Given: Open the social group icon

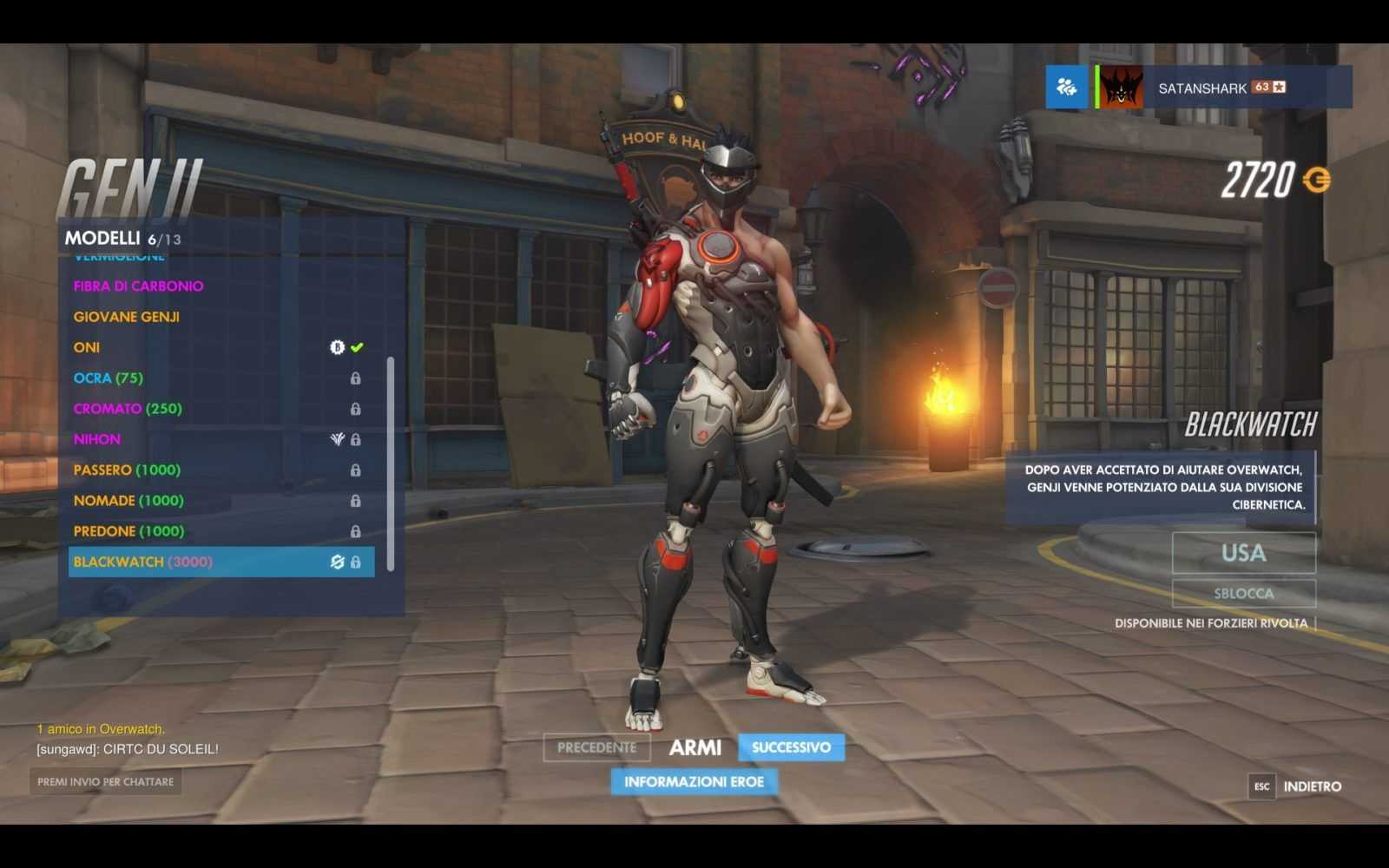Looking at the screenshot, I should (x=1066, y=88).
